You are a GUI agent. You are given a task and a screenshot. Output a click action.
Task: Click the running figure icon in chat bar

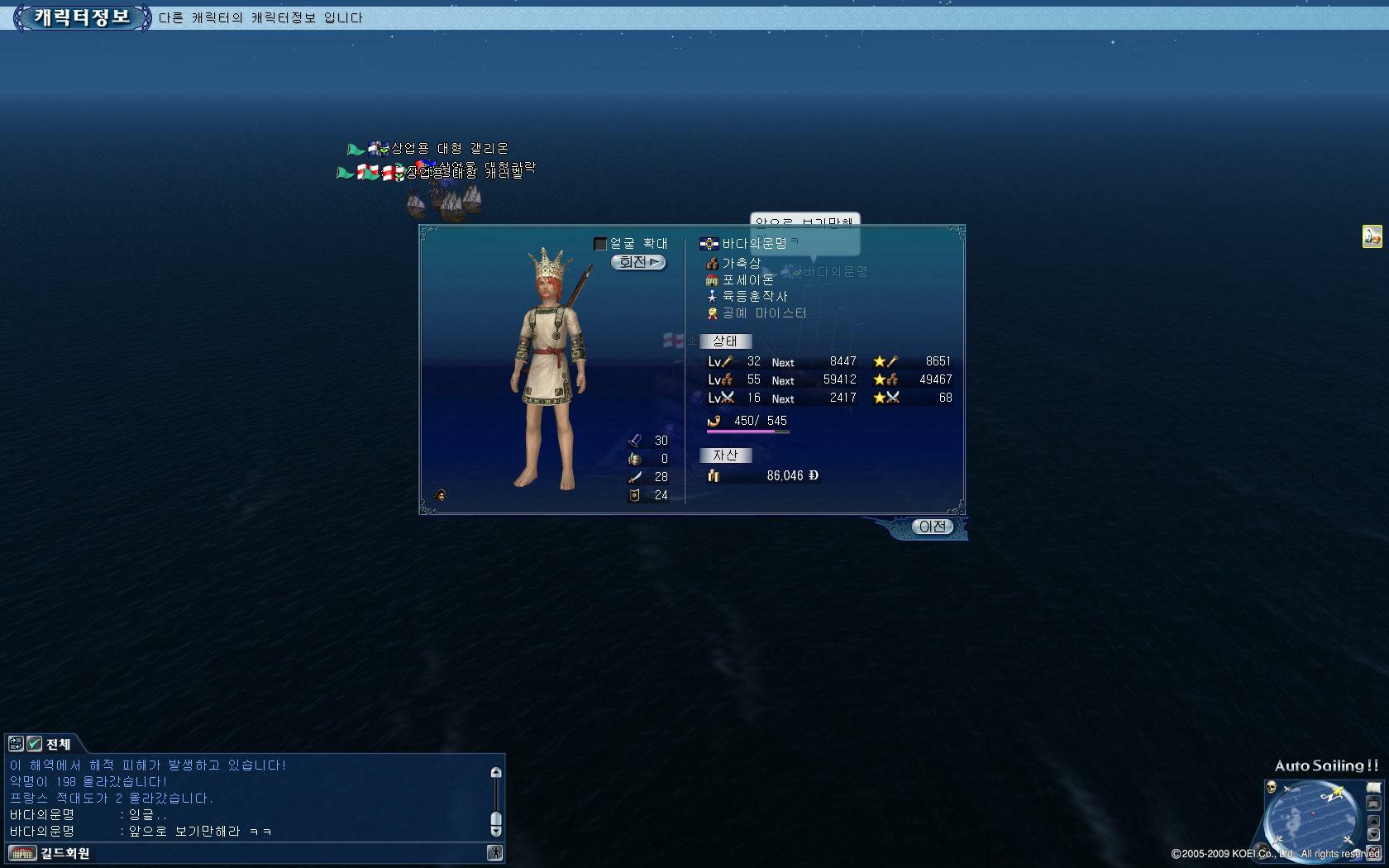494,853
